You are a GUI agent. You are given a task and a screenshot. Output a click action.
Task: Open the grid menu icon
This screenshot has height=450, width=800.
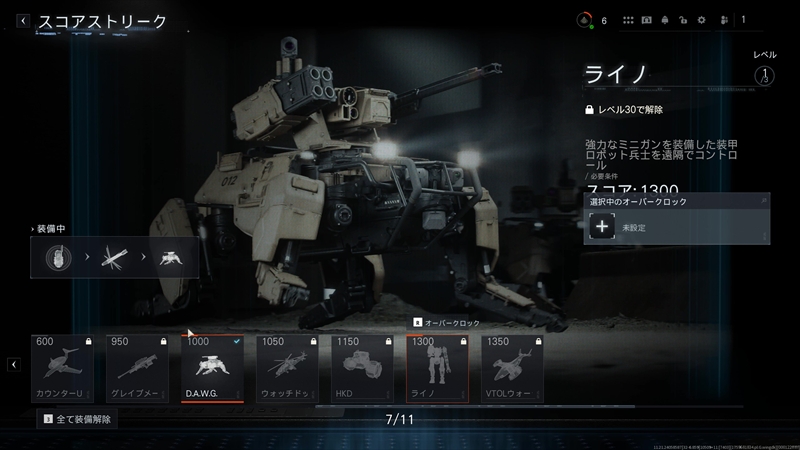click(628, 20)
